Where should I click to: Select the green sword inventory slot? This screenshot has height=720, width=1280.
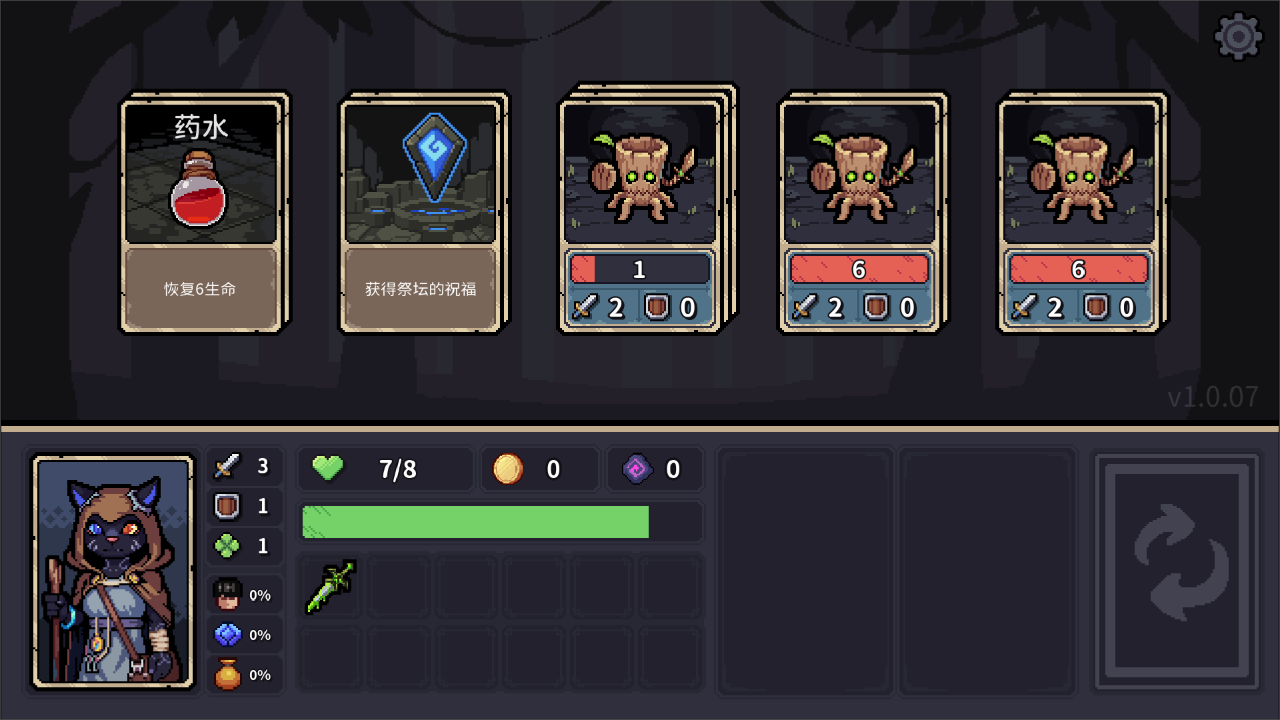coord(331,587)
